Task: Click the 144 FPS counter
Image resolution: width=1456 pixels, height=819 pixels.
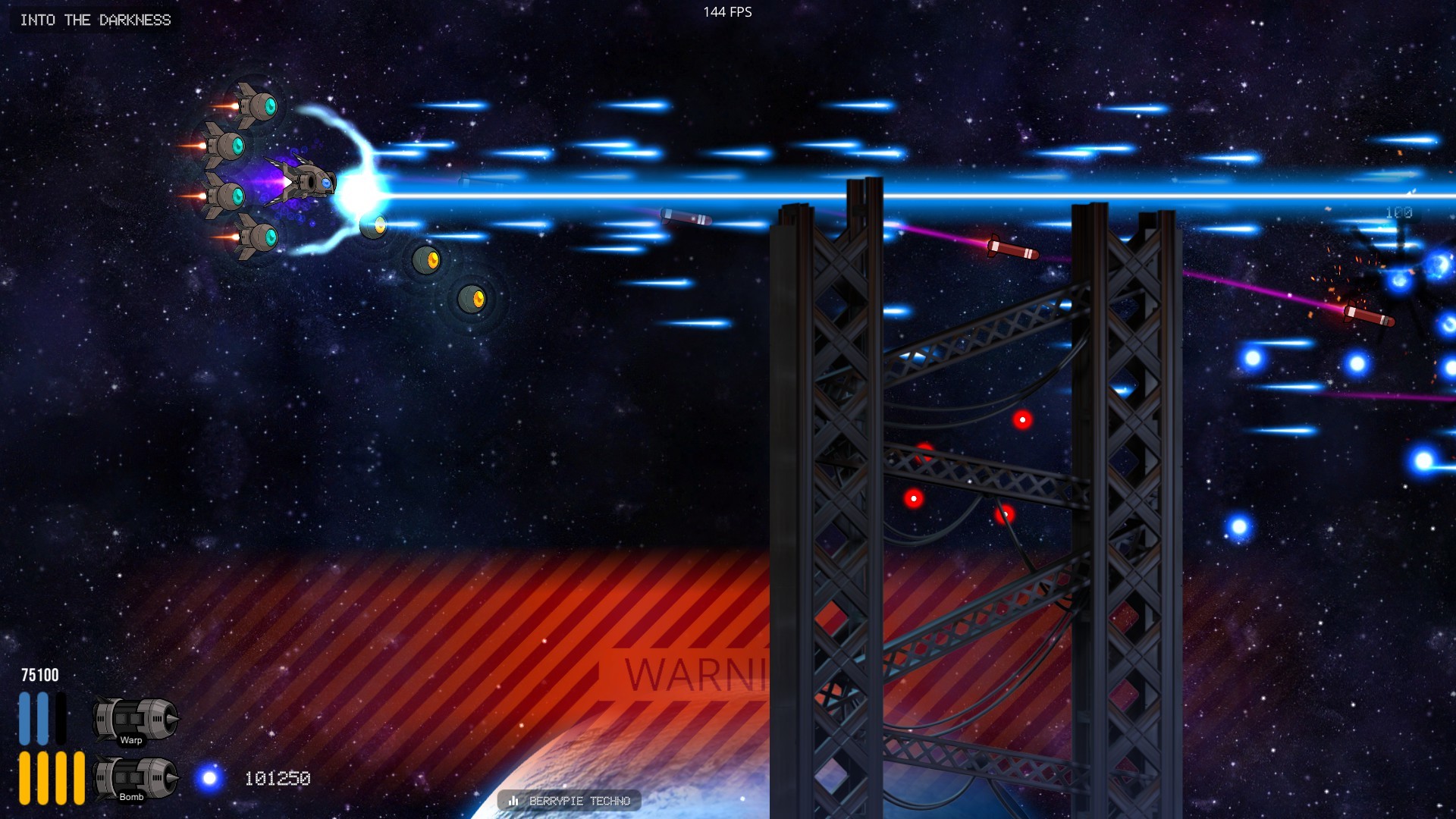Action: 726,11
